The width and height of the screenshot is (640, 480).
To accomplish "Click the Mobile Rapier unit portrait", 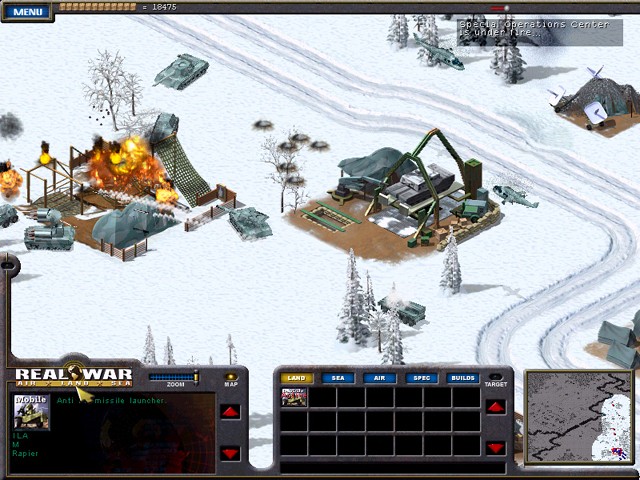I will pos(30,412).
